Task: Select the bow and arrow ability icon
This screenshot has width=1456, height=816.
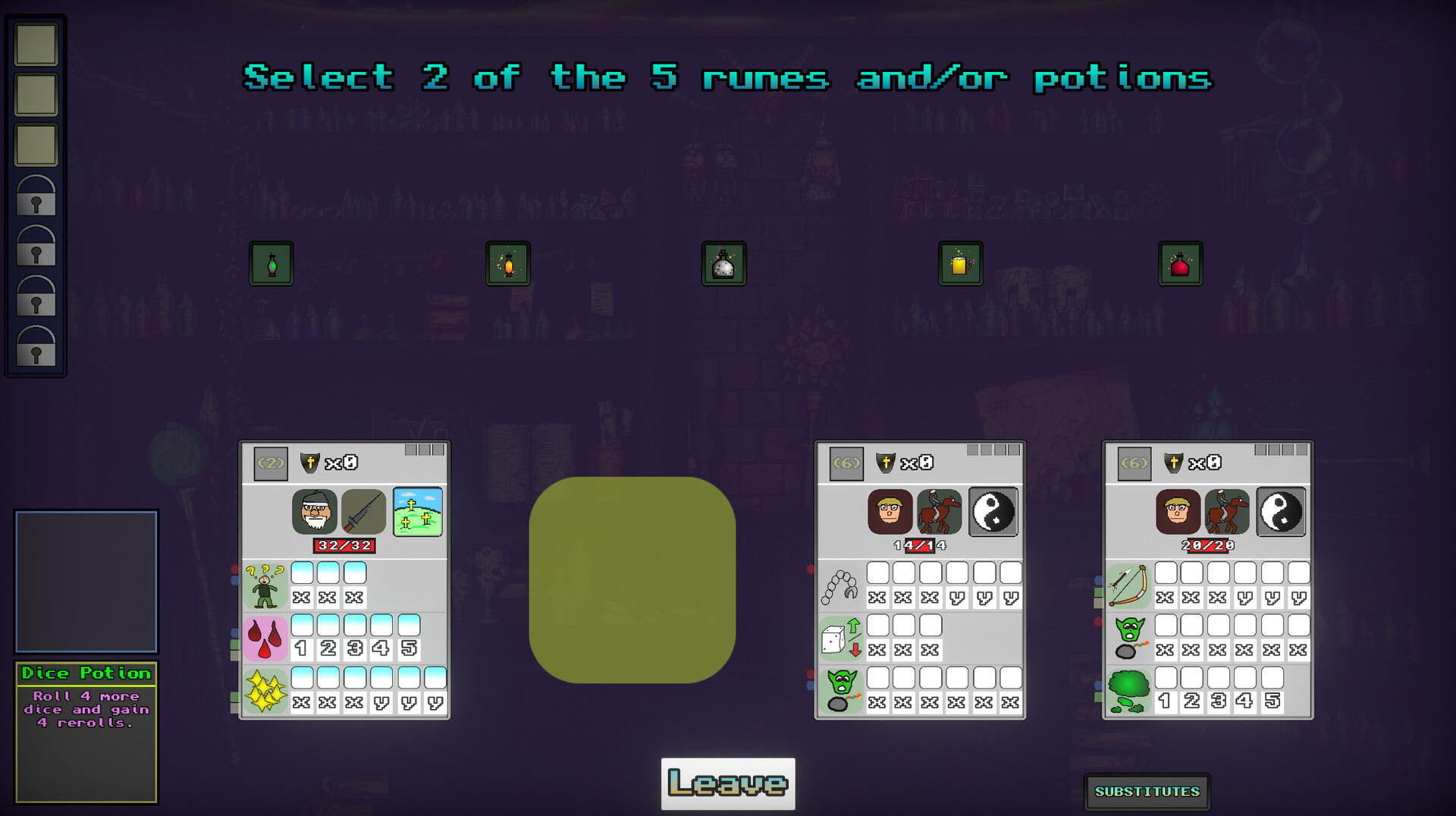Action: click(x=1128, y=585)
